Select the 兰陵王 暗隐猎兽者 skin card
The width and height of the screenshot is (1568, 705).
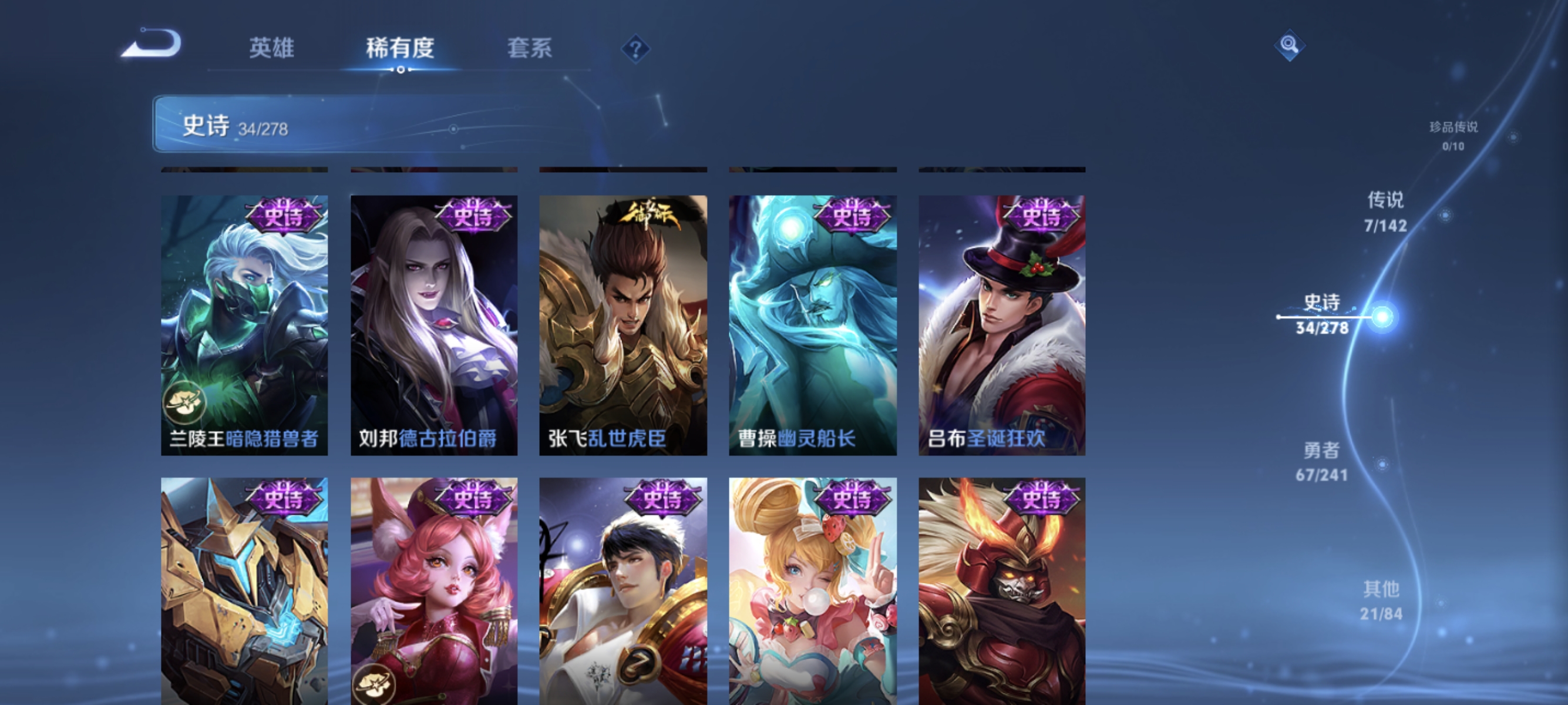coord(243,317)
